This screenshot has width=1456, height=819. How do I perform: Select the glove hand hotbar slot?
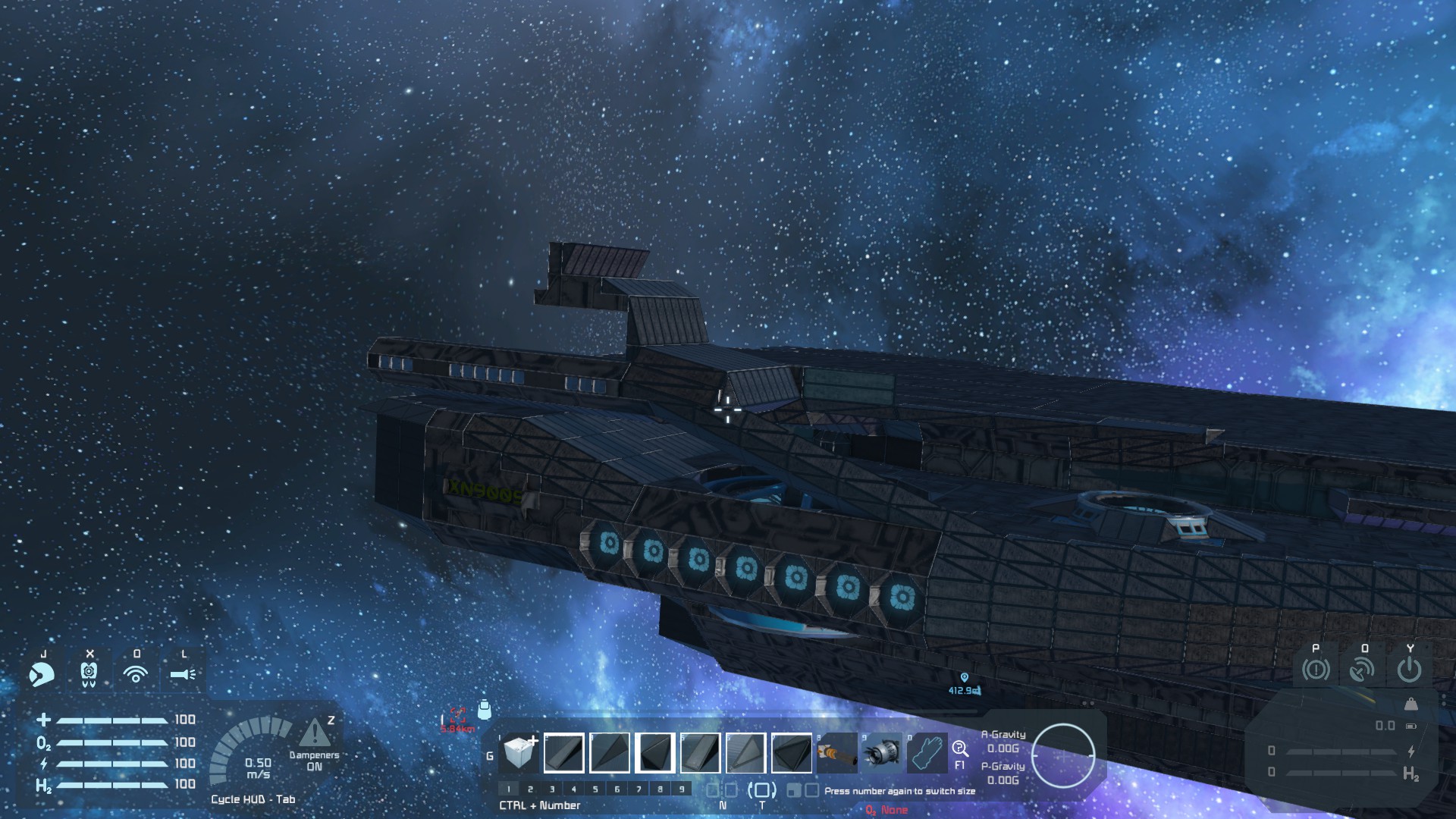927,752
